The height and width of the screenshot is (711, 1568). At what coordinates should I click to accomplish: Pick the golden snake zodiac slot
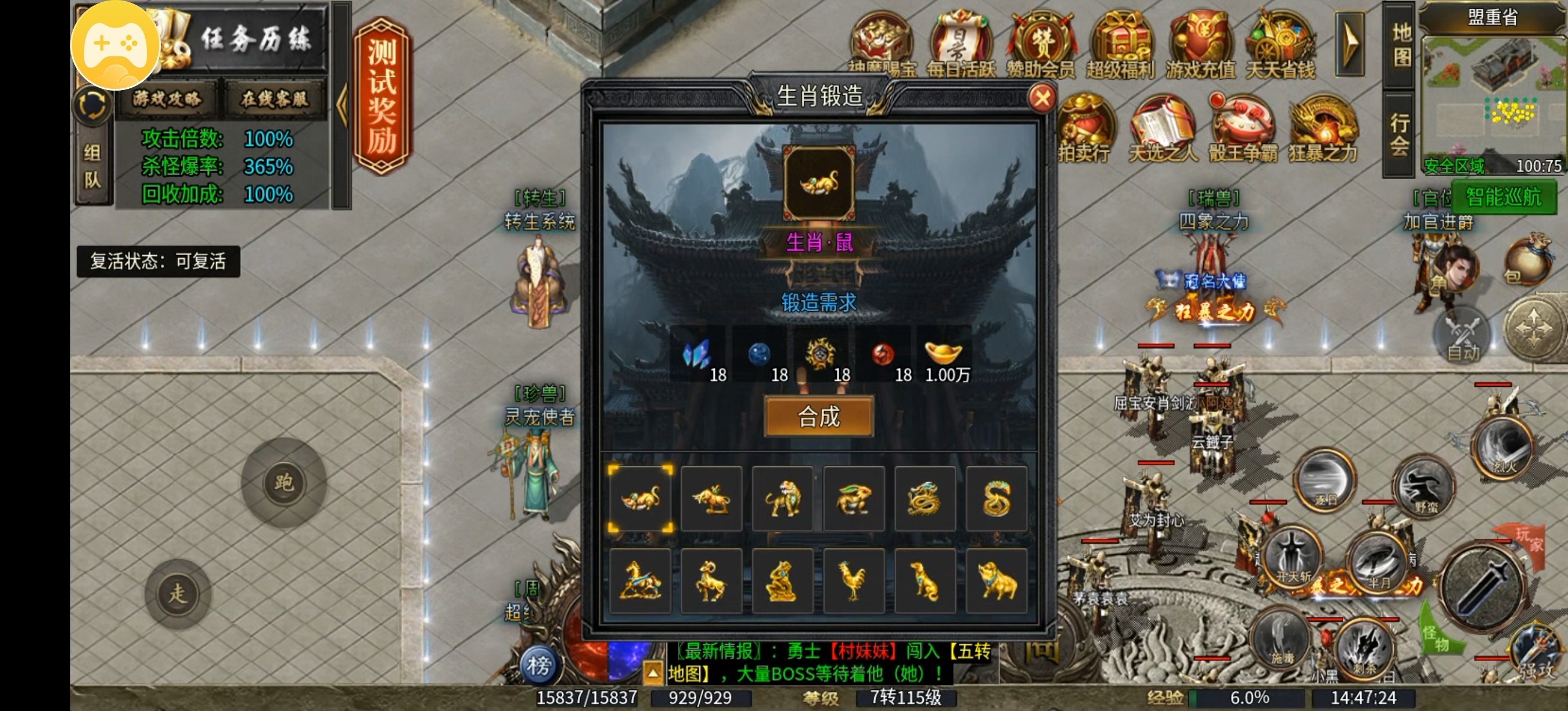point(996,499)
